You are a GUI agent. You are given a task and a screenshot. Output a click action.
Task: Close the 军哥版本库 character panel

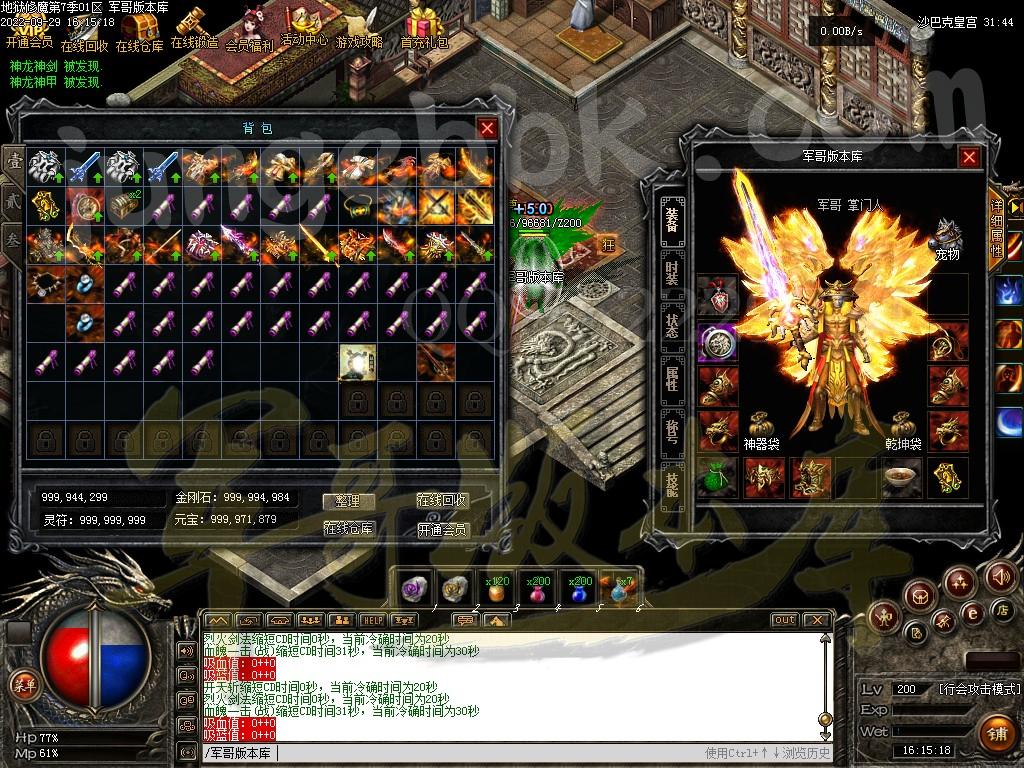tap(969, 157)
